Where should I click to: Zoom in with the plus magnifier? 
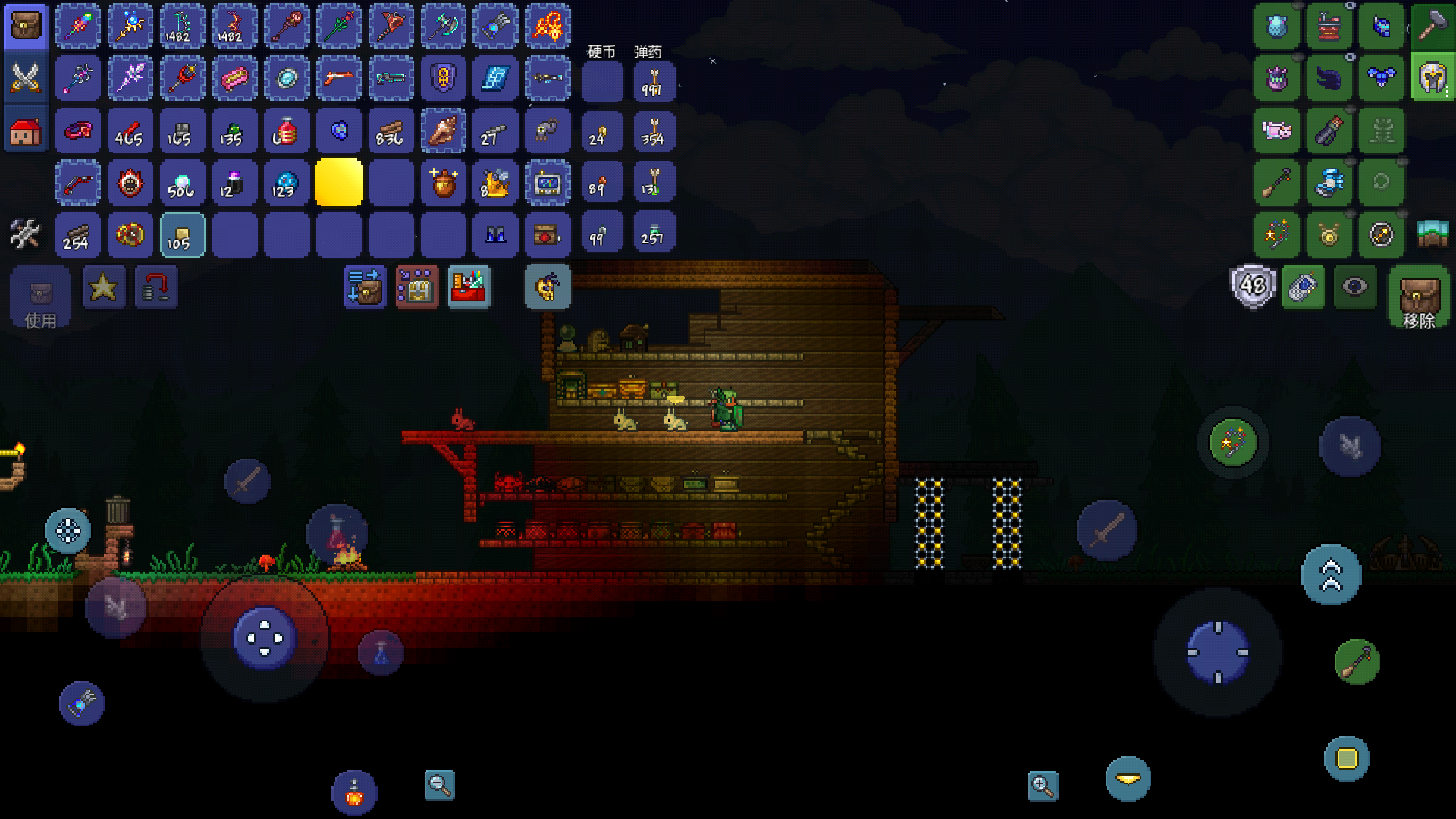1043,786
